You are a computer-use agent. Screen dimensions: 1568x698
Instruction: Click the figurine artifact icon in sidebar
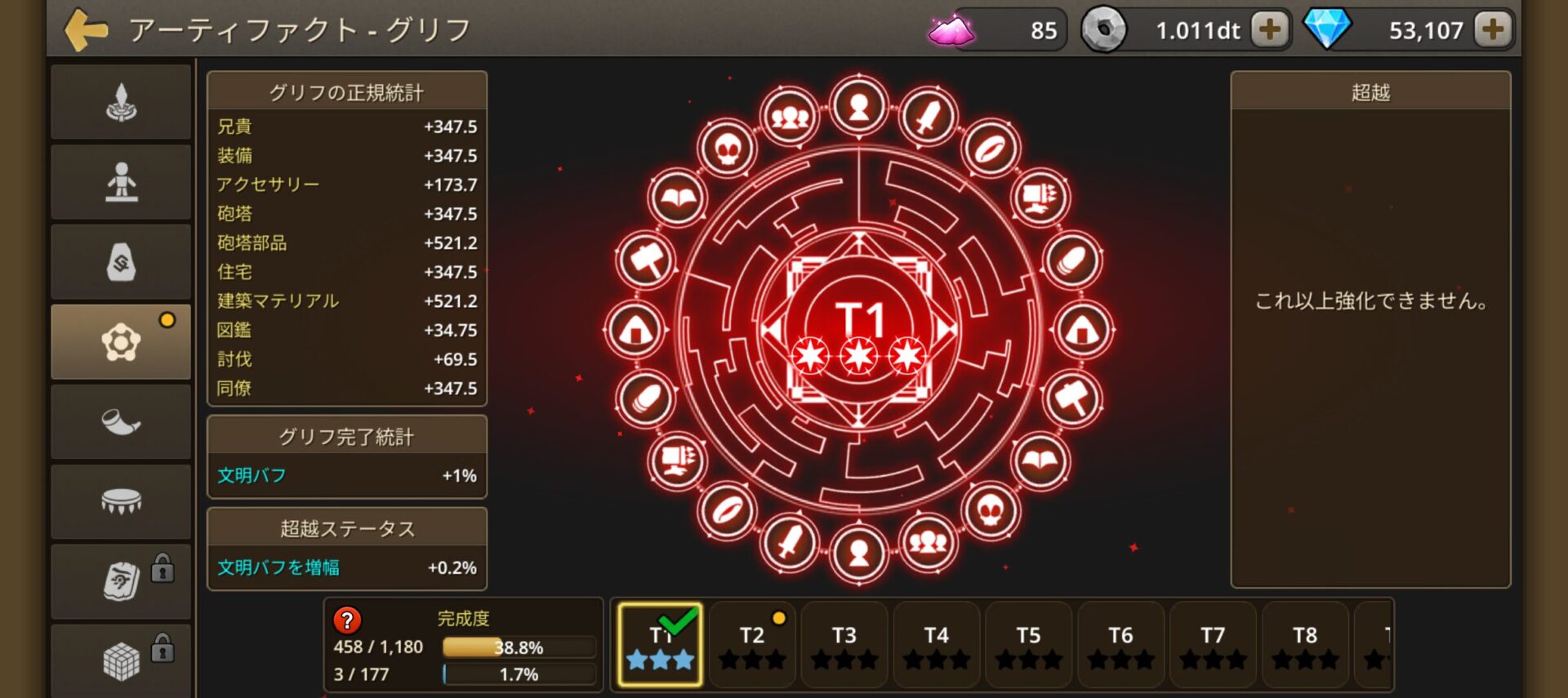pyautogui.click(x=121, y=181)
